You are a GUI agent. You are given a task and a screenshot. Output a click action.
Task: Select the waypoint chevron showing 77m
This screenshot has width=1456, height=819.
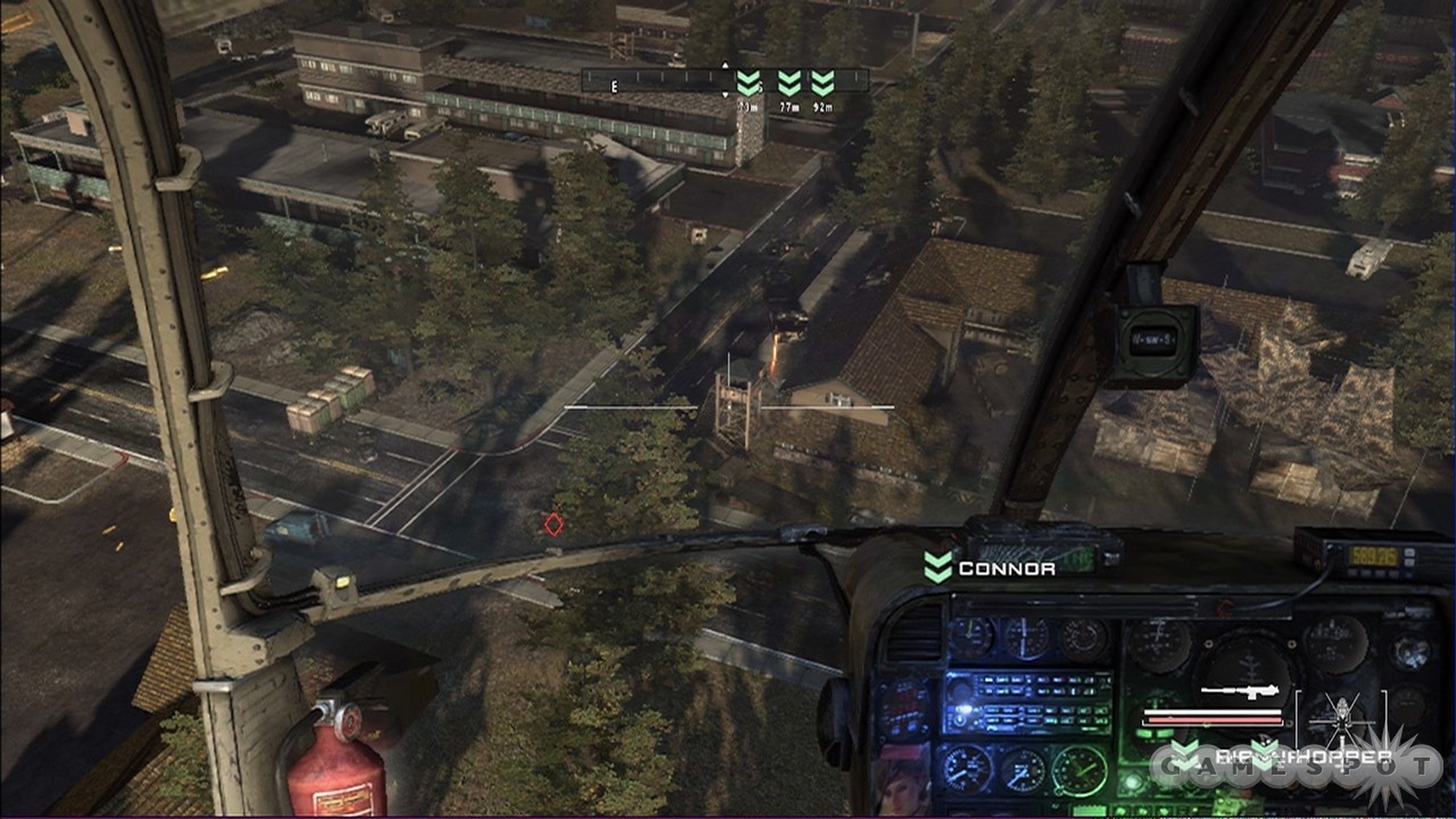[x=790, y=84]
